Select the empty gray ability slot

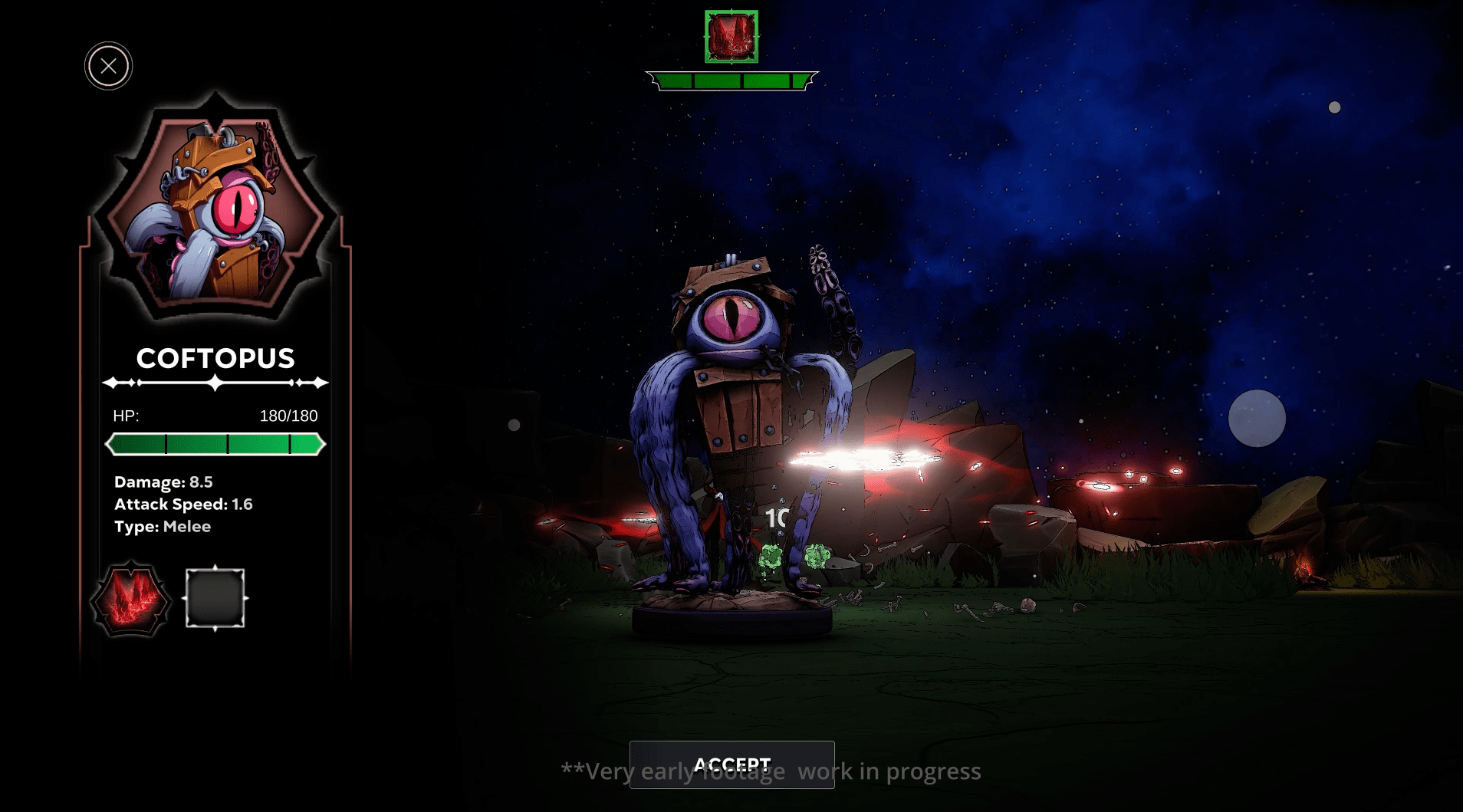coord(215,599)
